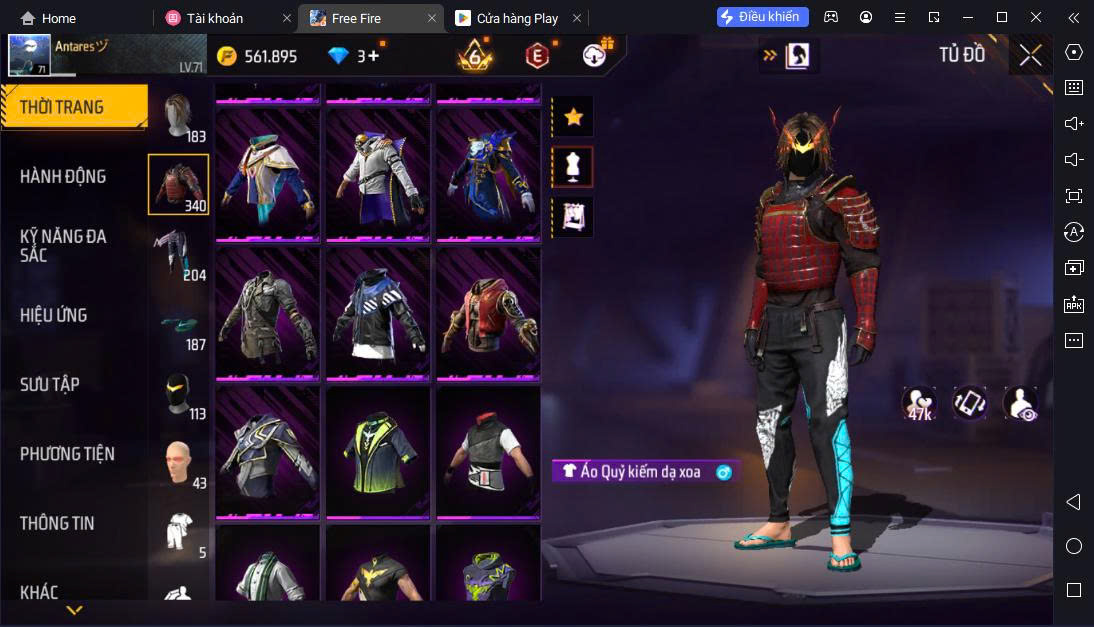The width and height of the screenshot is (1094, 627).
Task: Choose the pants subcategory with 204 items
Action: 179,255
